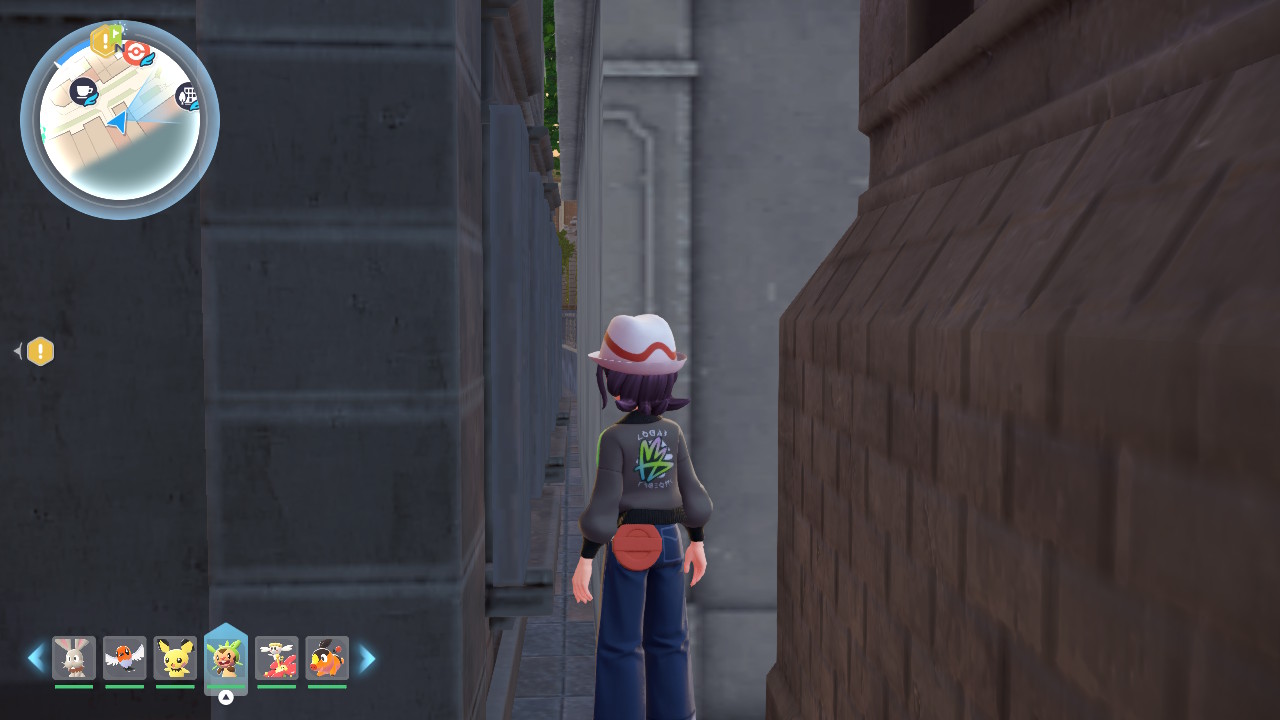Viewport: 1280px width, 720px height.
Task: Choose Bunnelby in the party bar
Action: coord(74,658)
